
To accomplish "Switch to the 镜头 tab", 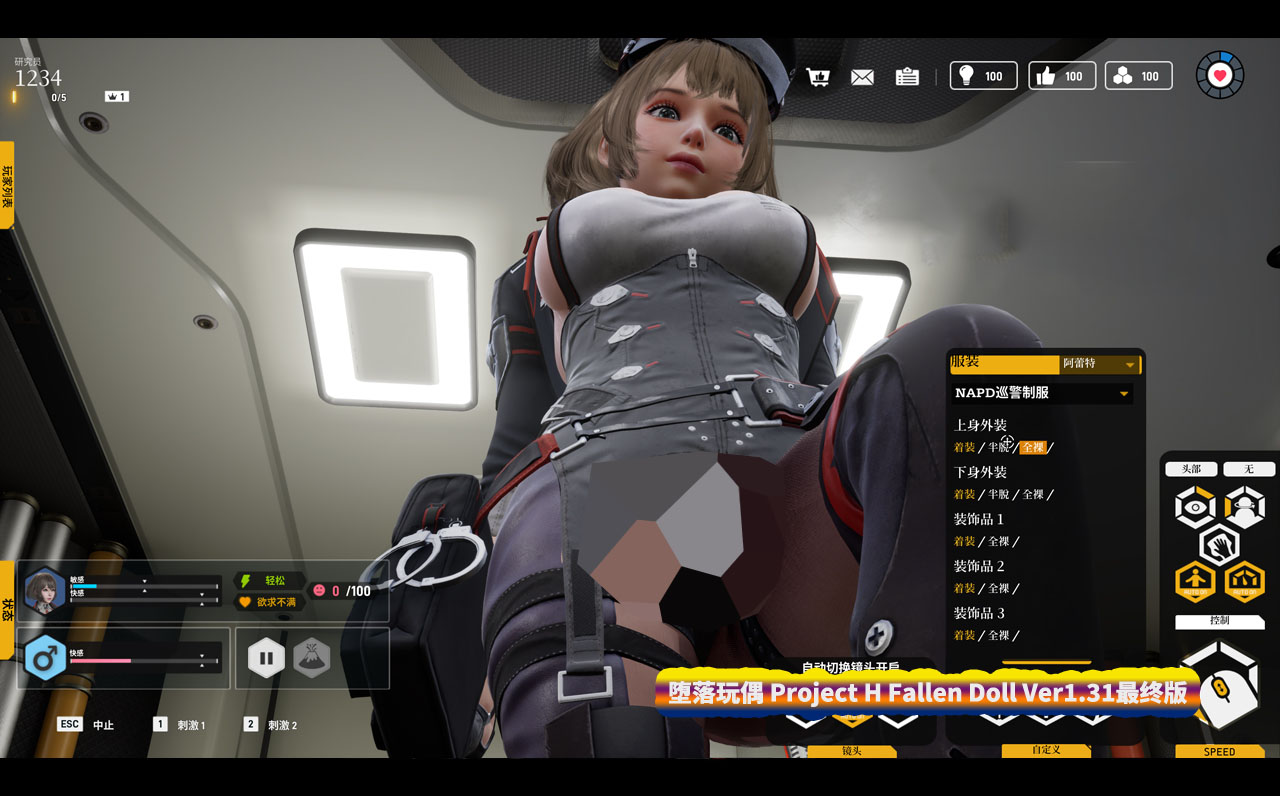I will coord(851,750).
